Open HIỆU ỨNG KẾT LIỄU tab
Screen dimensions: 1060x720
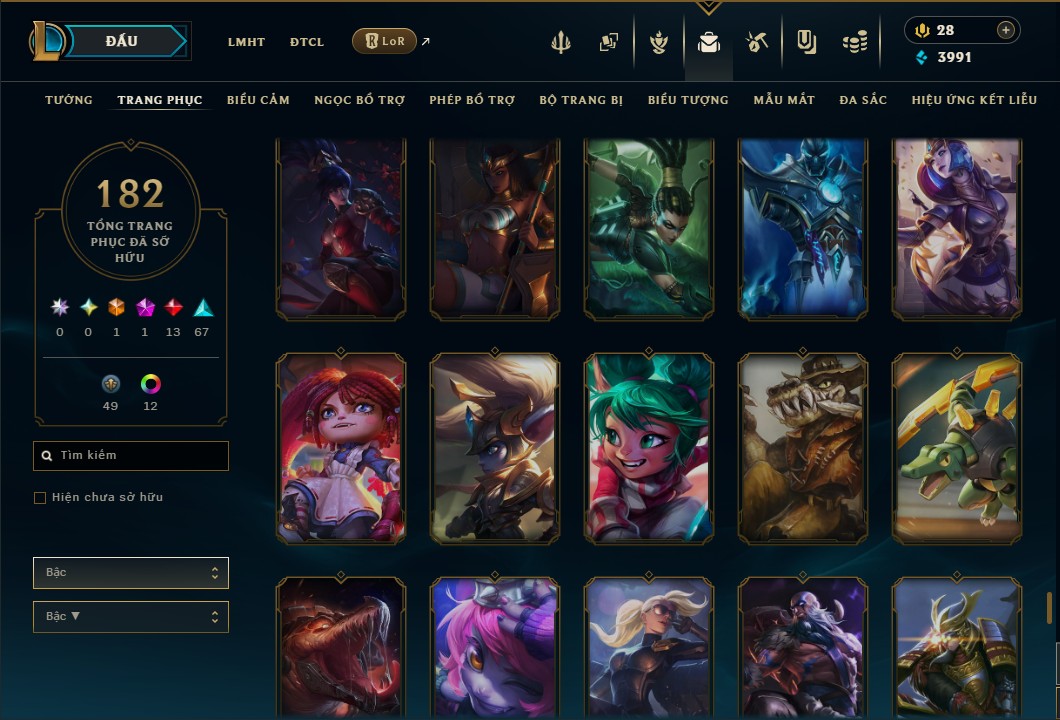click(x=974, y=100)
